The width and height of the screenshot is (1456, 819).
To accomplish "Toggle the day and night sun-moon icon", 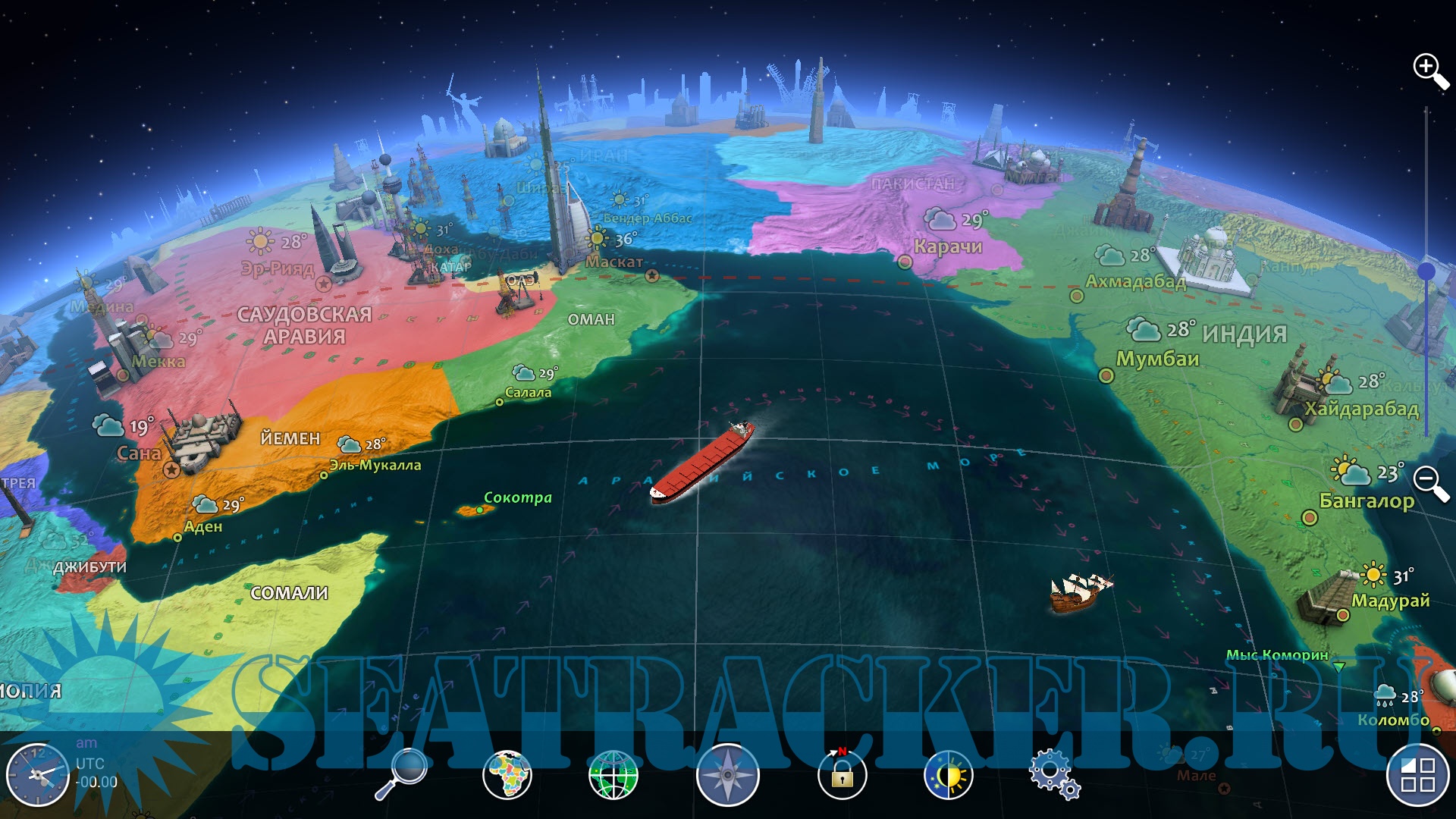I will [x=948, y=775].
